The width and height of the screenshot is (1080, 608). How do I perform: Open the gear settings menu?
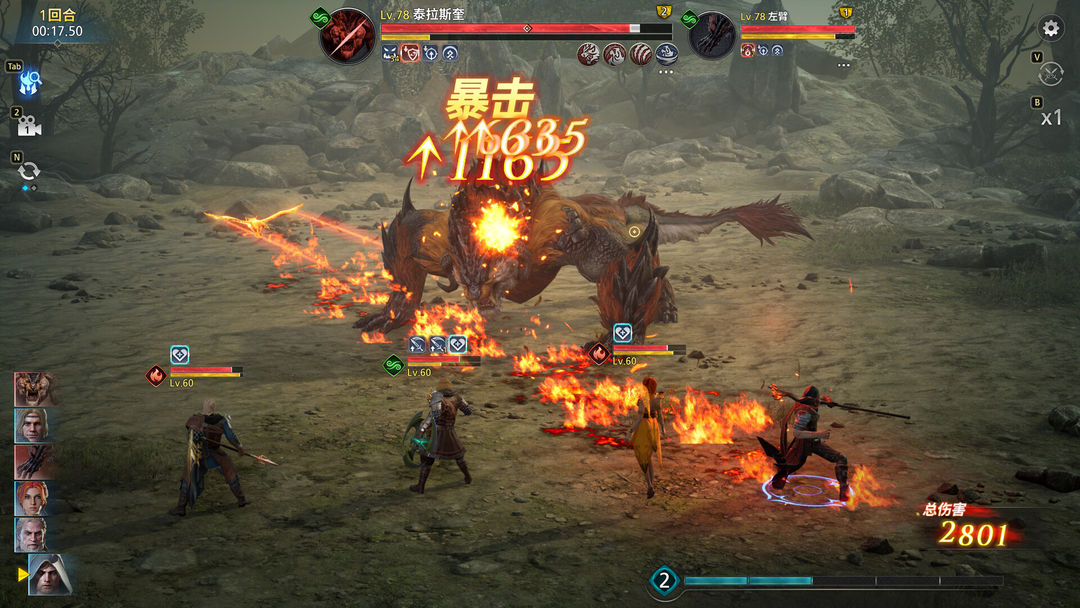click(1050, 28)
